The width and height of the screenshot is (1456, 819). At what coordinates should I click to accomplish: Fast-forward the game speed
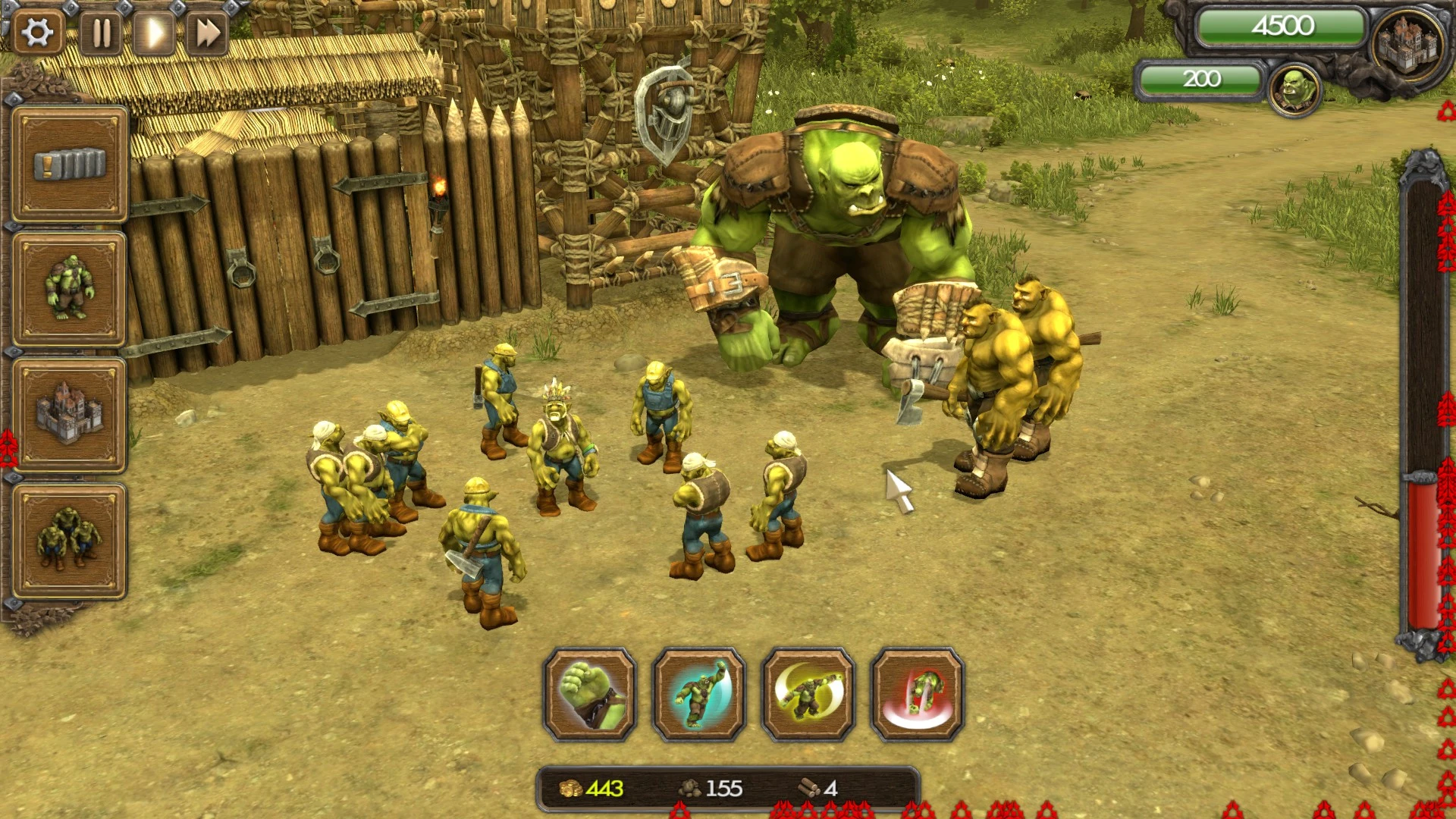point(209,32)
